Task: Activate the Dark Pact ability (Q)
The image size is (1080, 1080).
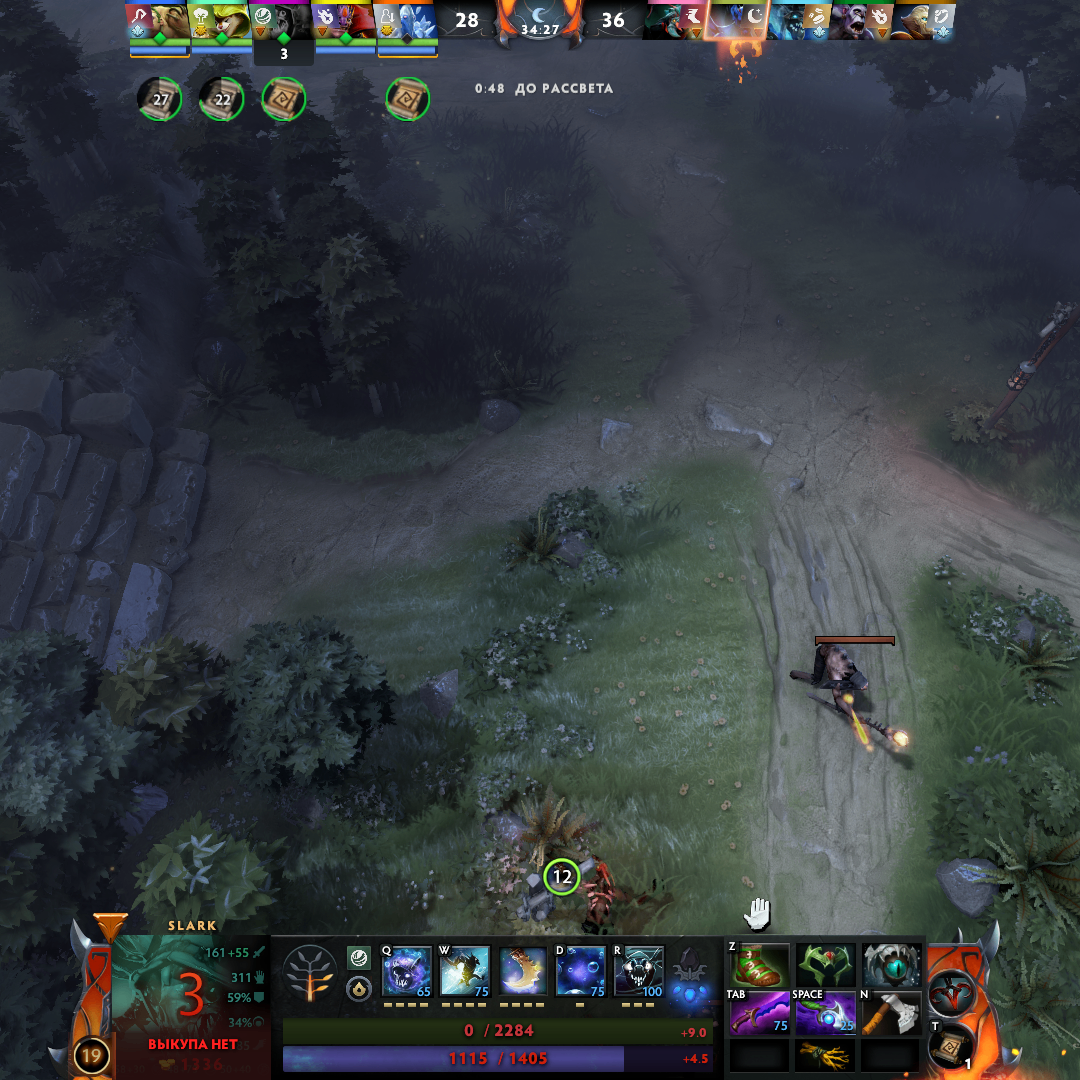Action: click(x=406, y=971)
